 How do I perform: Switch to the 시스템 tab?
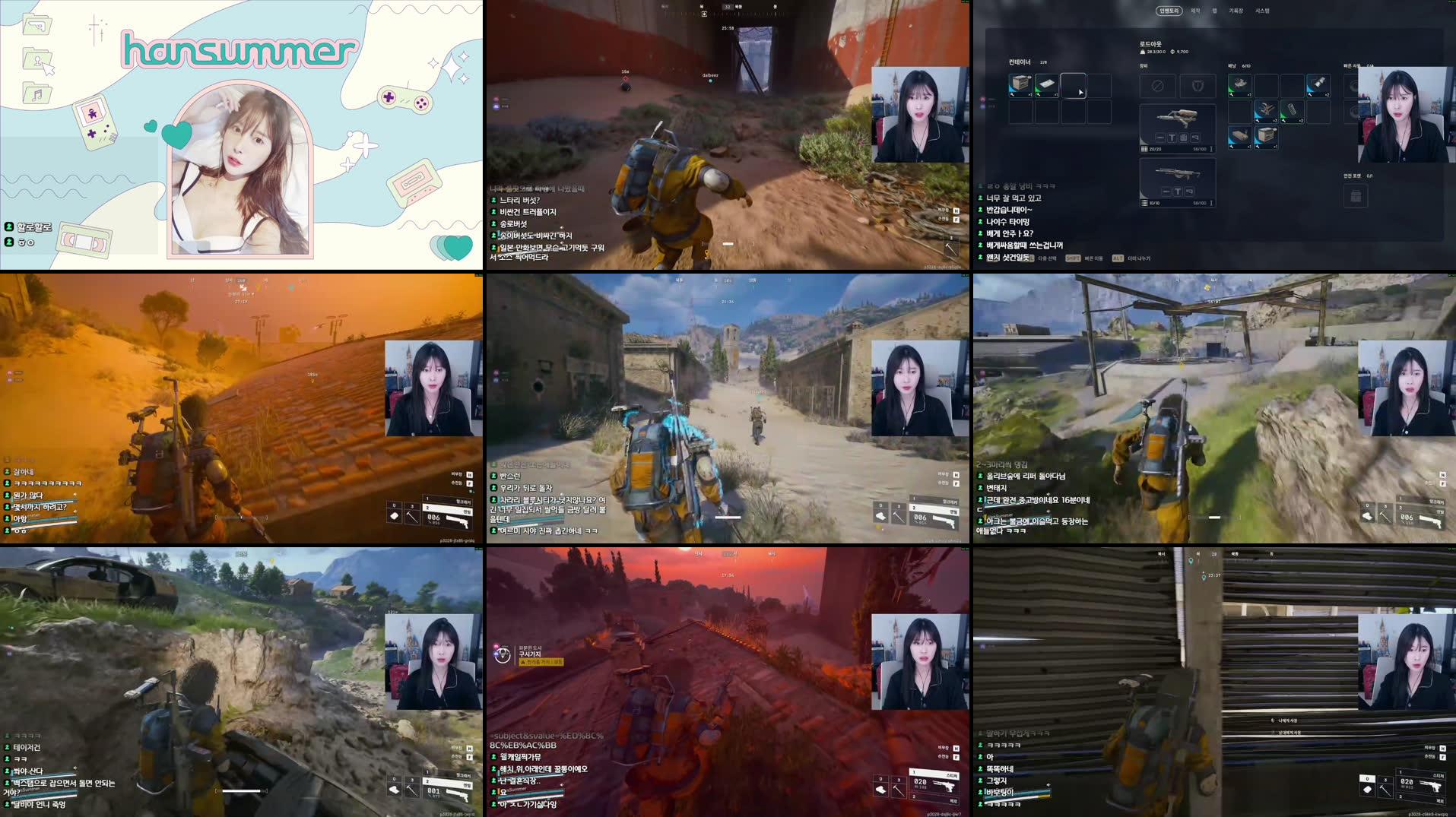coord(1264,11)
